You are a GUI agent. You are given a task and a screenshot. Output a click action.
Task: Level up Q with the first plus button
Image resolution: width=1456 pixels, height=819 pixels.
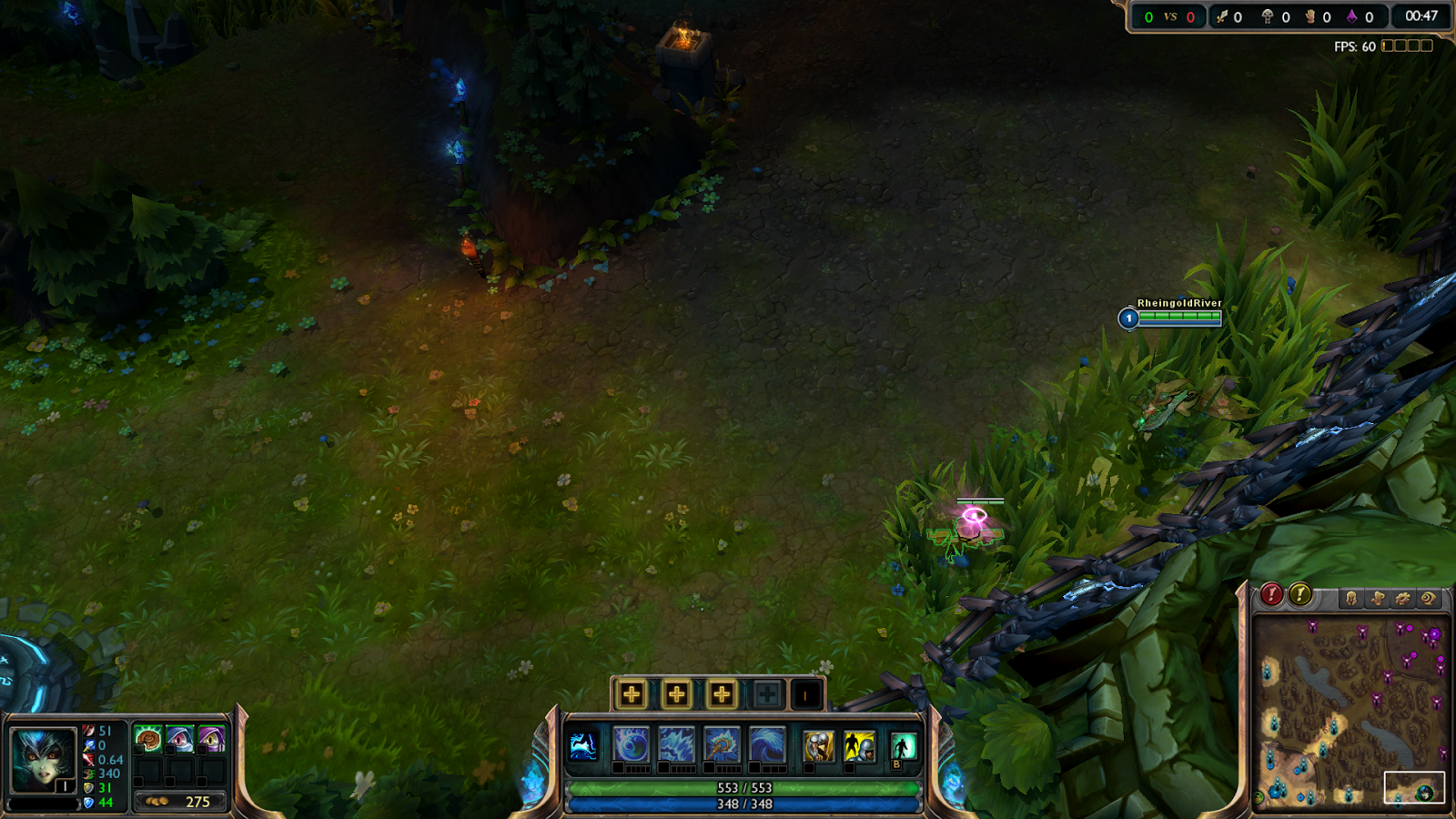coord(632,693)
